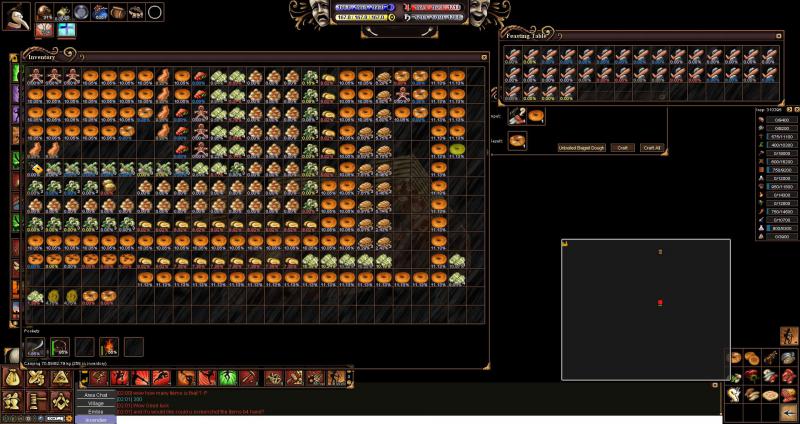
Task: Select the fire icon in the belt row
Action: point(109,347)
